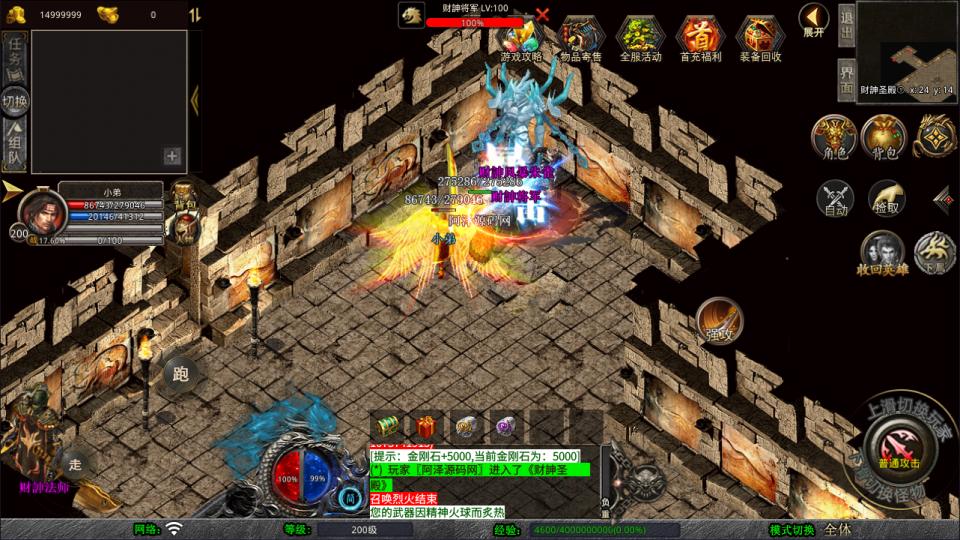
Task: Click the 界面 interface button
Action: [846, 78]
